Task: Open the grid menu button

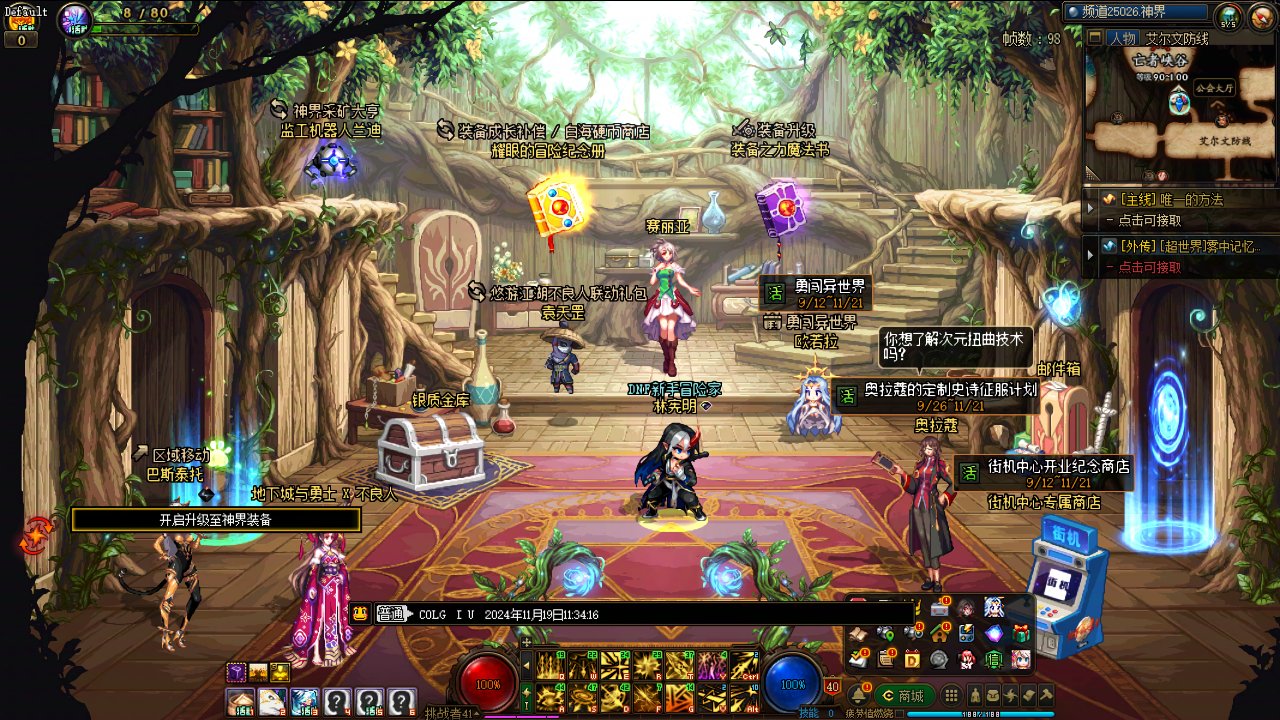Action: [952, 696]
